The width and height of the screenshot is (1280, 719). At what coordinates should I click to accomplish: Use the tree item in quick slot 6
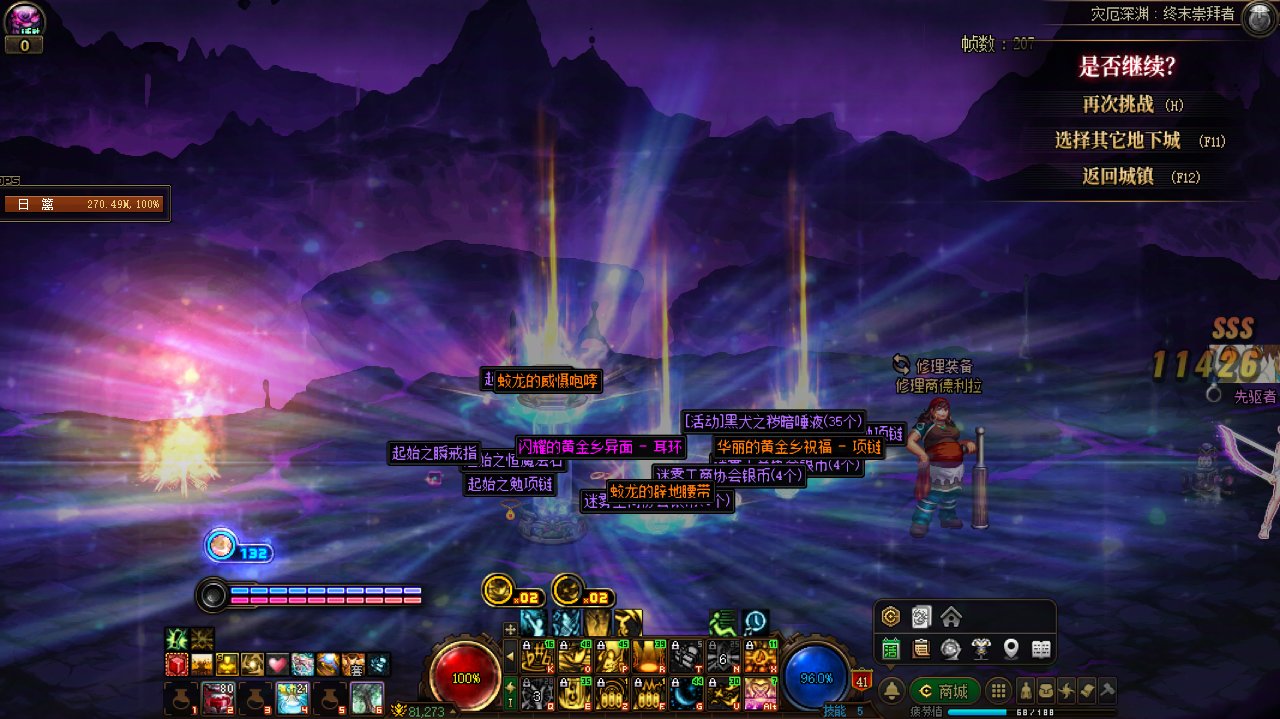tap(367, 697)
